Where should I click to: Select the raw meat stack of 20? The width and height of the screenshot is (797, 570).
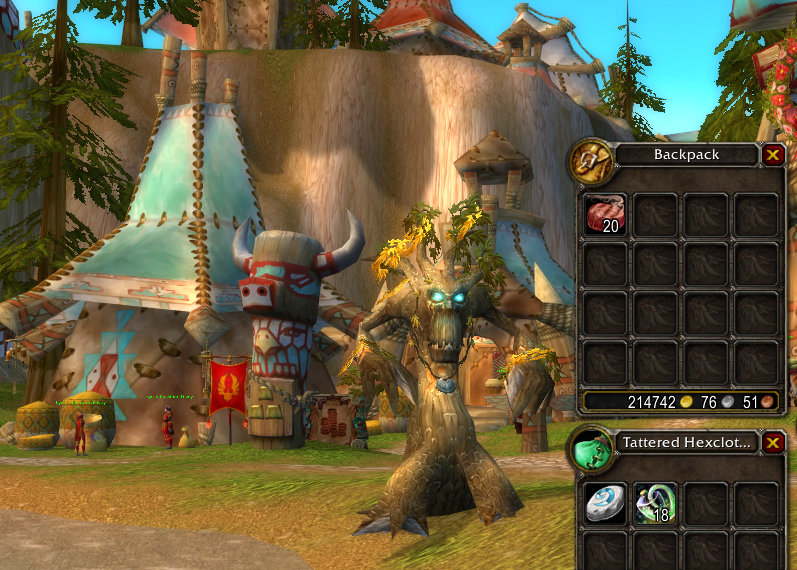(x=604, y=213)
